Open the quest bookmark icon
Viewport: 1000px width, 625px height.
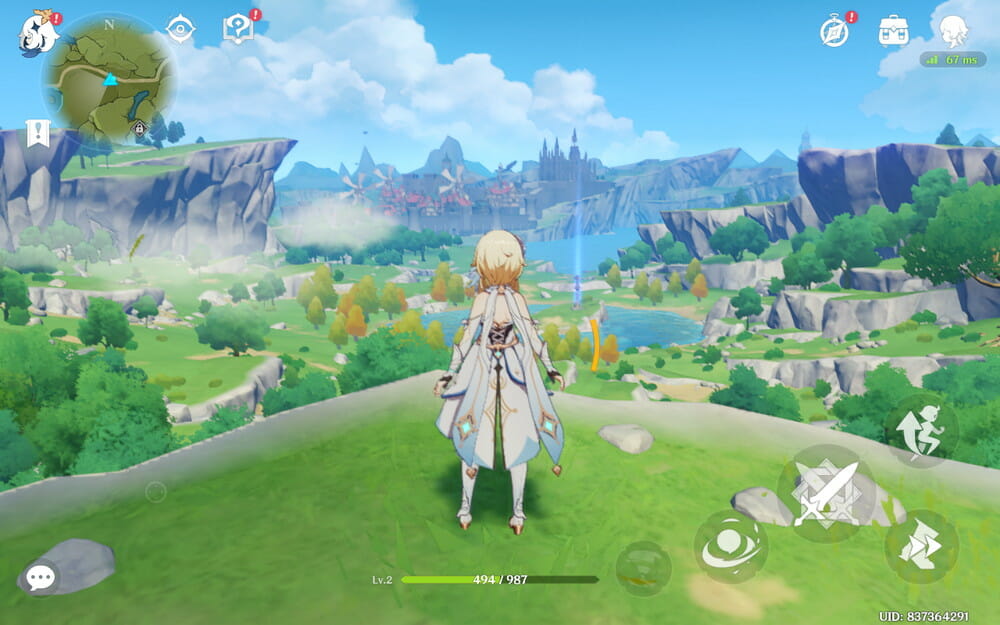pos(38,134)
